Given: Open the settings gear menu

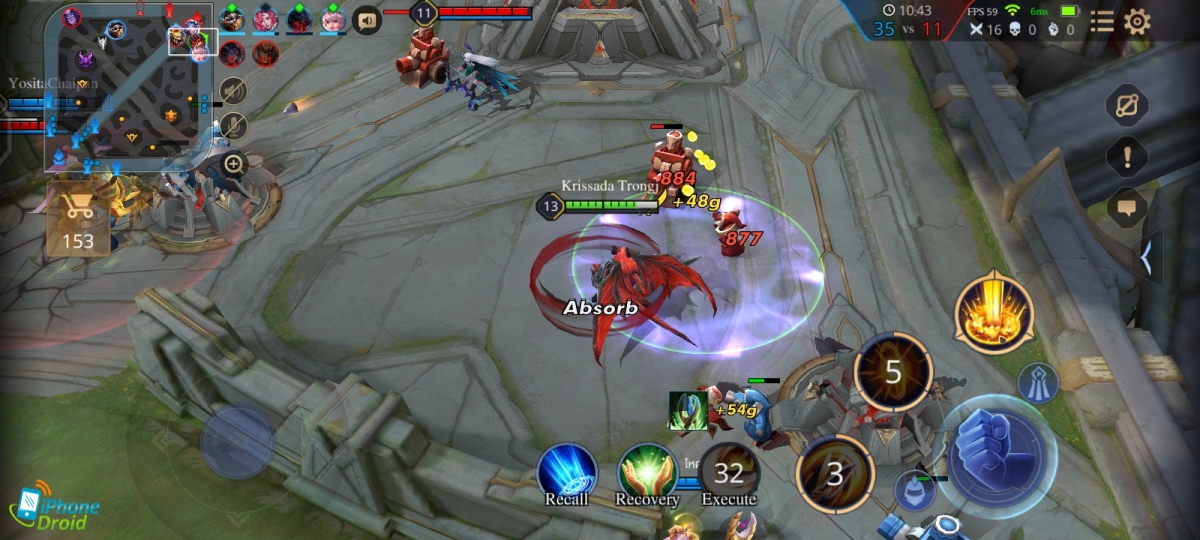Looking at the screenshot, I should tap(1137, 22).
